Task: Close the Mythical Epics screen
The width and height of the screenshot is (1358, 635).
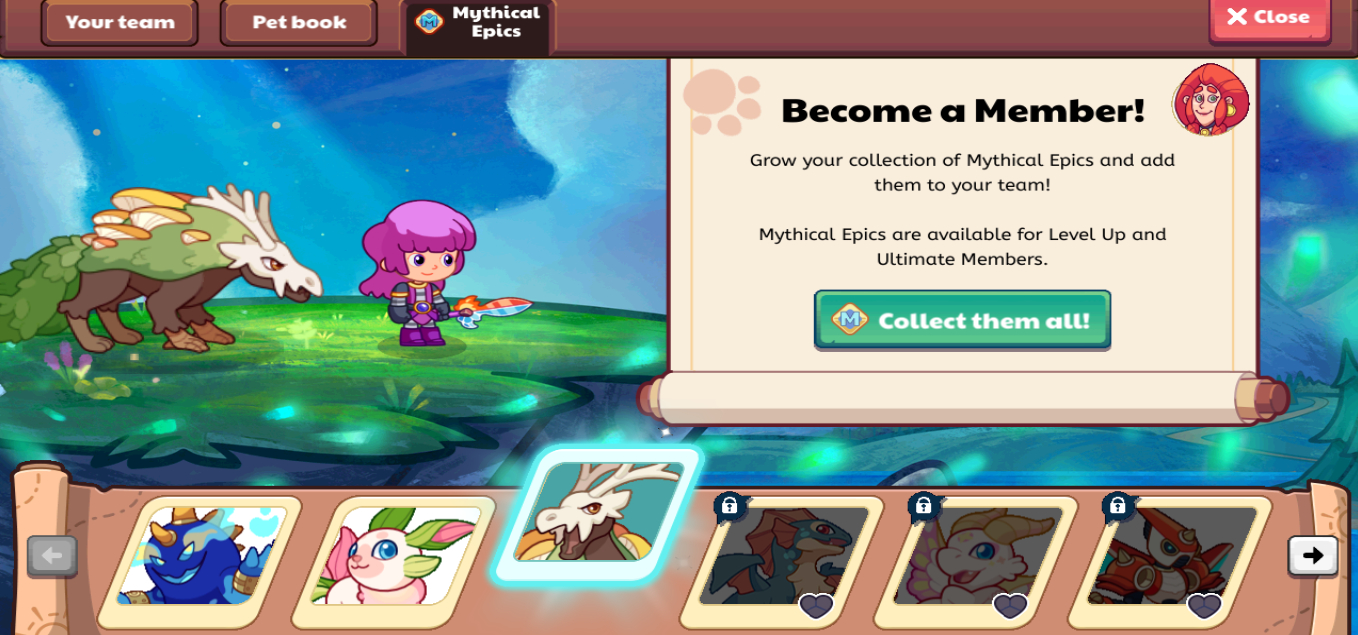Action: [x=1268, y=18]
